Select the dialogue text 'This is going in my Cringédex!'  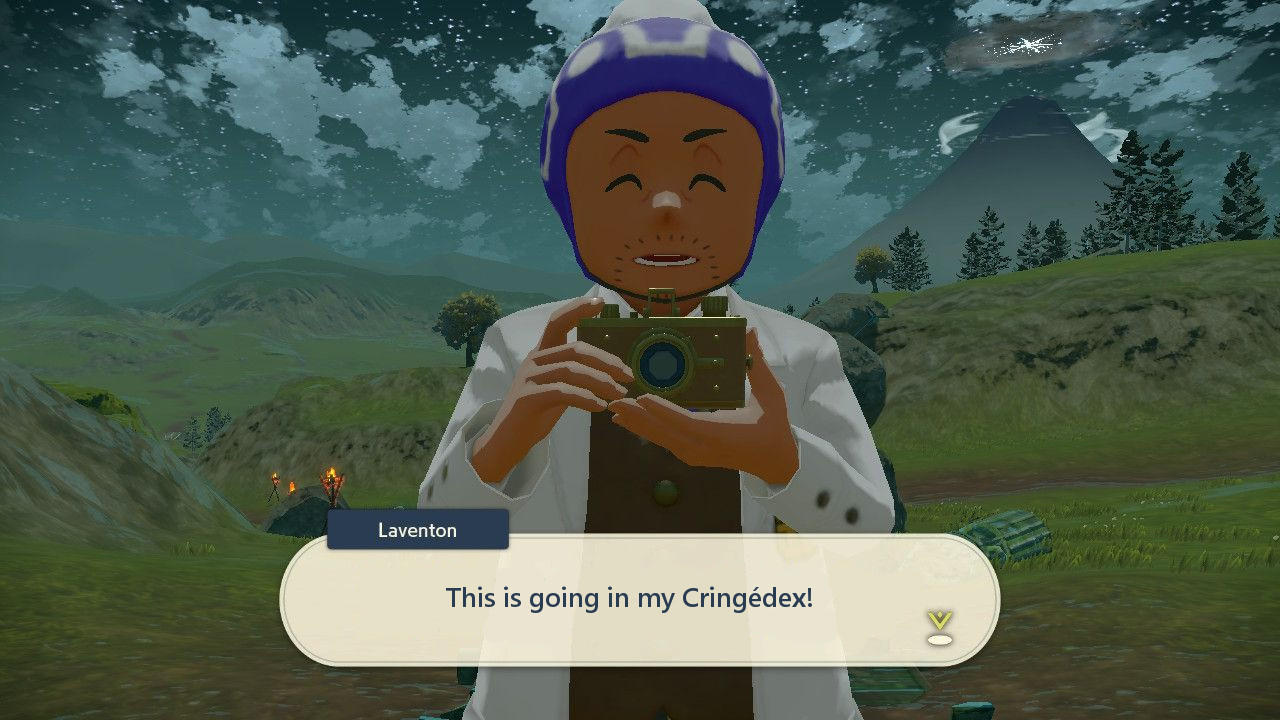click(x=629, y=597)
